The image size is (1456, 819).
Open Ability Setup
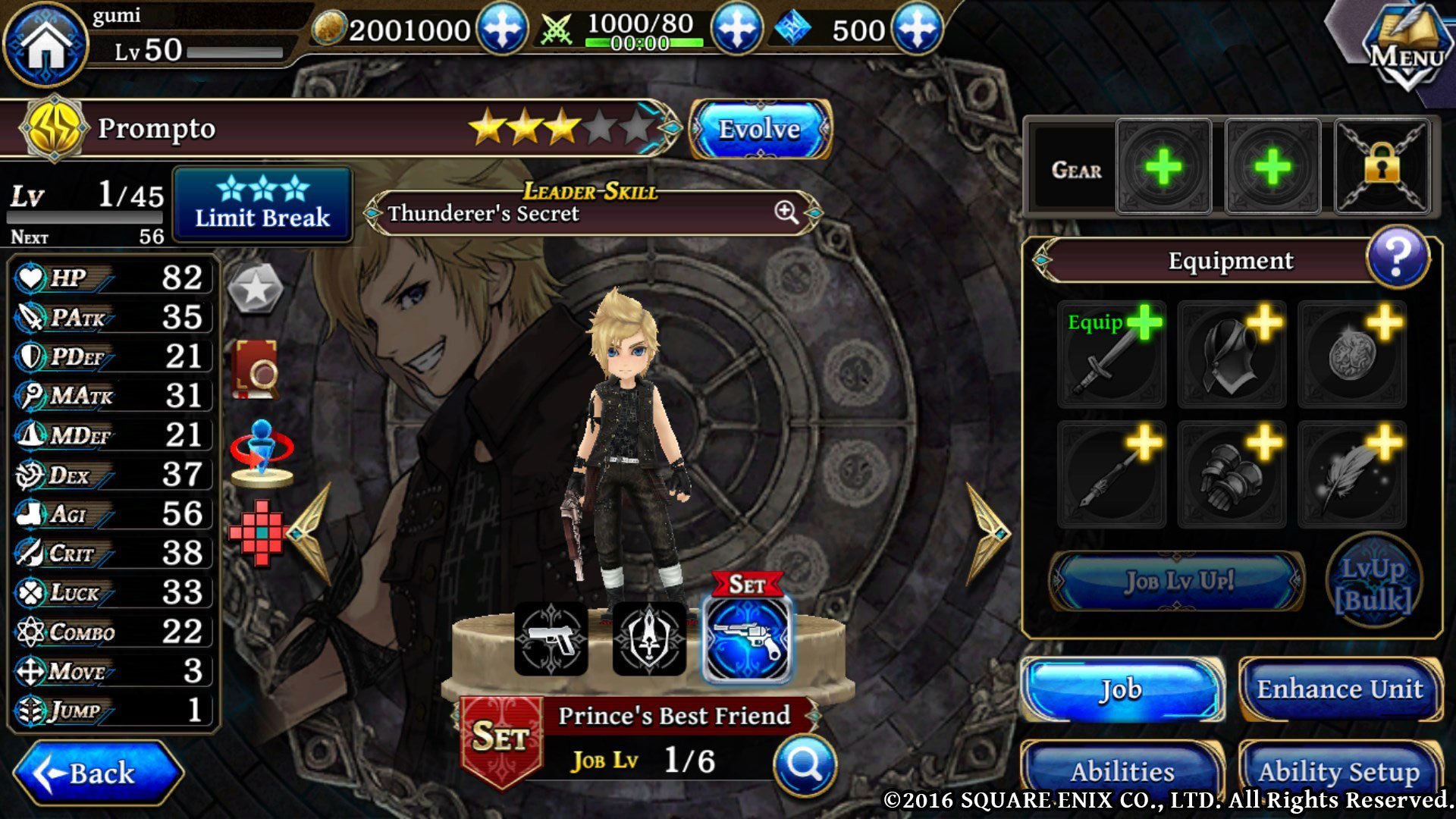coord(1339,771)
